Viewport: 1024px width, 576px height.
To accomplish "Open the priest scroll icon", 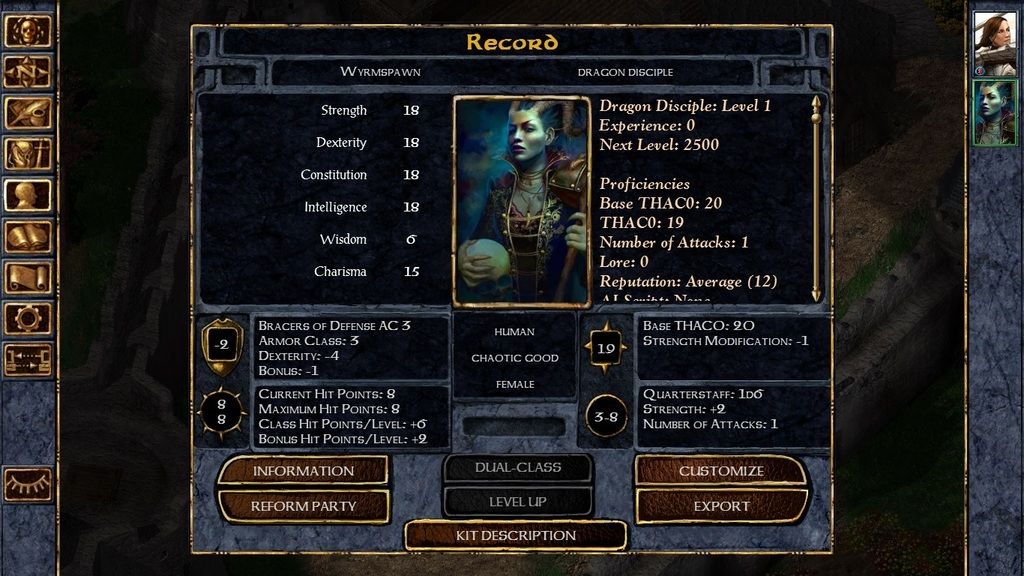I will (28, 277).
